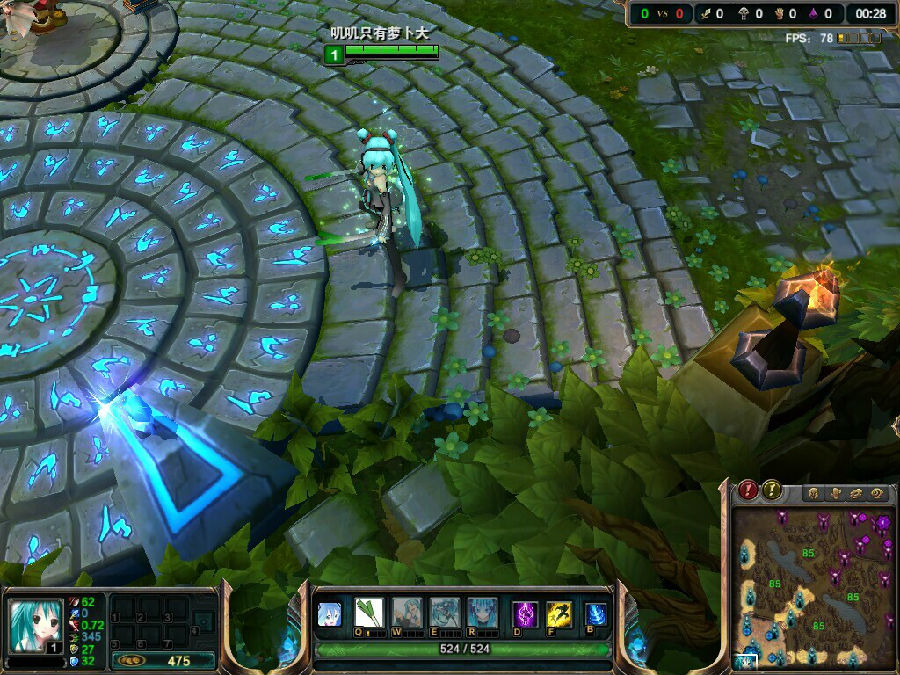Open the question mark help button
900x675 pixels.
coord(878,493)
